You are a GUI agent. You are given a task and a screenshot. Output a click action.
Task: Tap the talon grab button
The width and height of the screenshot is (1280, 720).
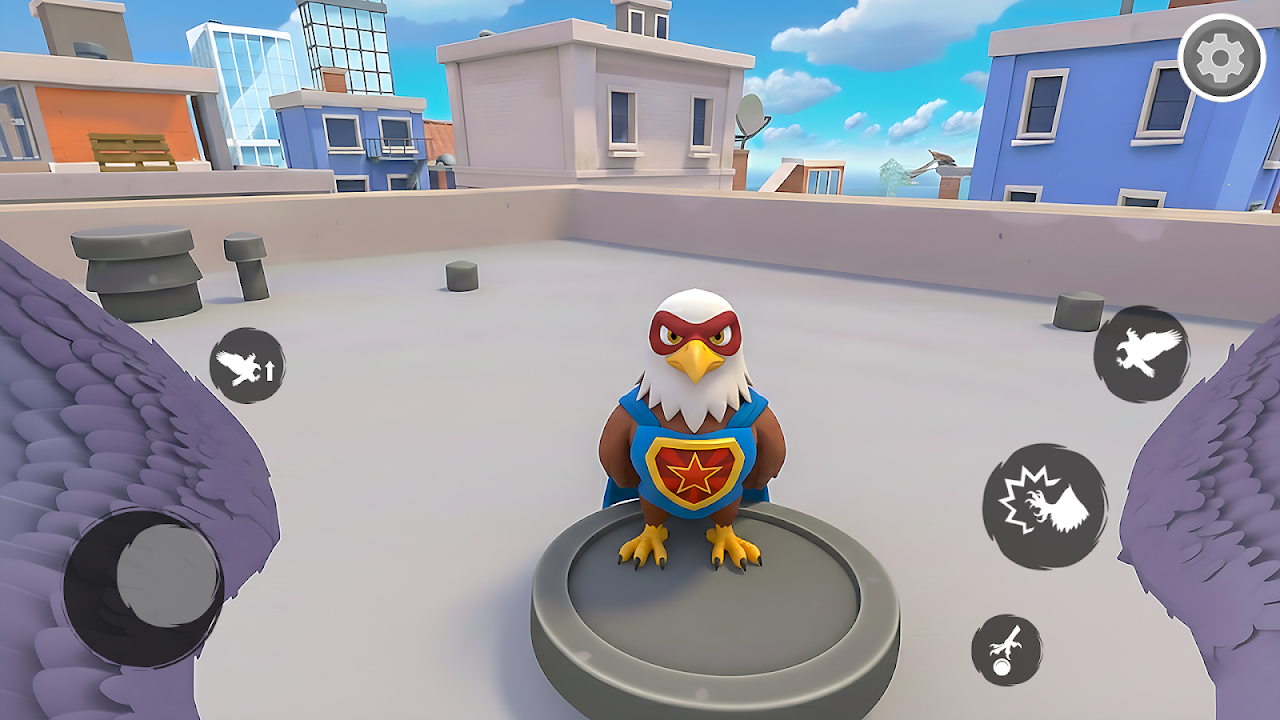click(1006, 650)
